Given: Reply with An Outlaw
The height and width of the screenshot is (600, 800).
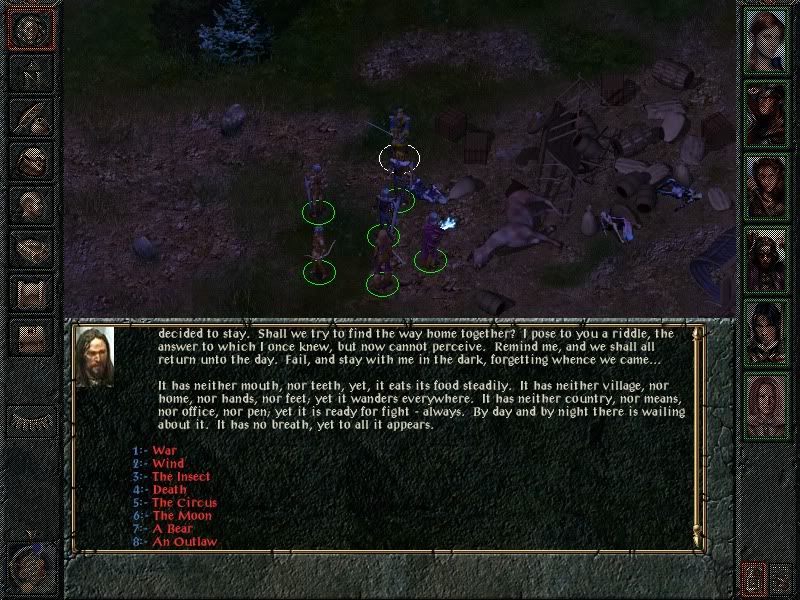Looking at the screenshot, I should pyautogui.click(x=184, y=542).
